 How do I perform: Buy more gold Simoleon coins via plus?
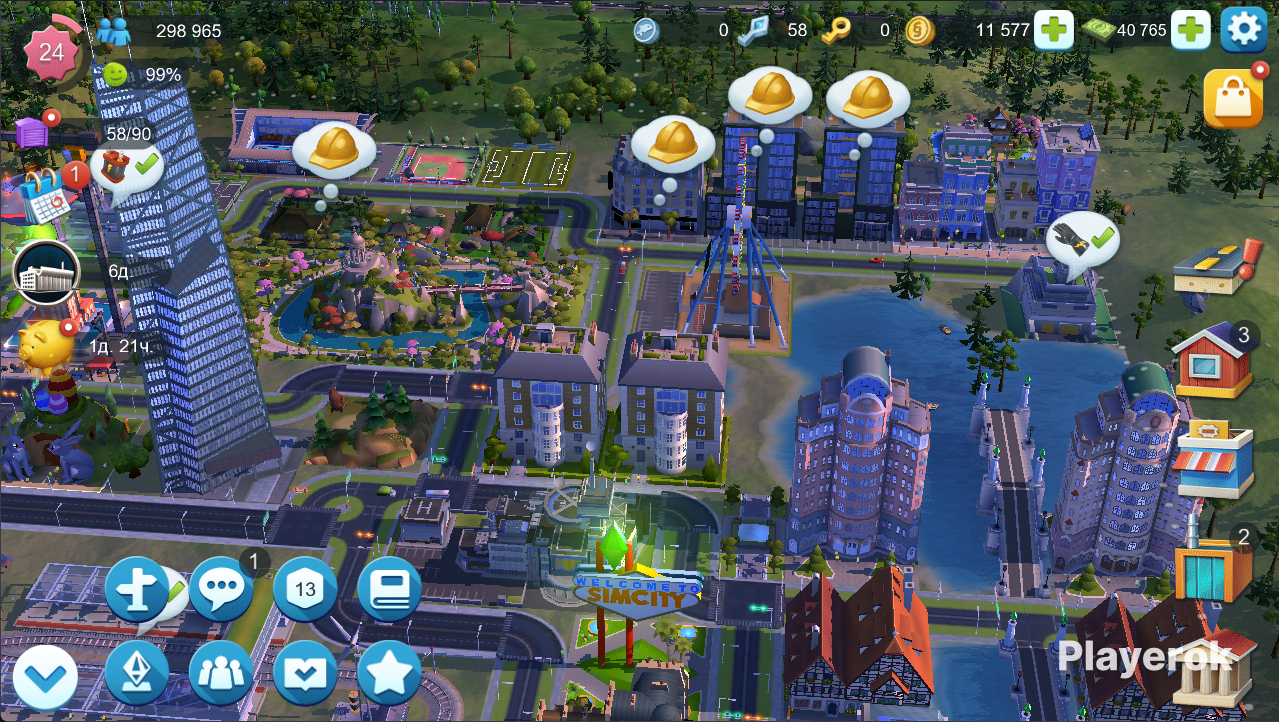point(1054,30)
